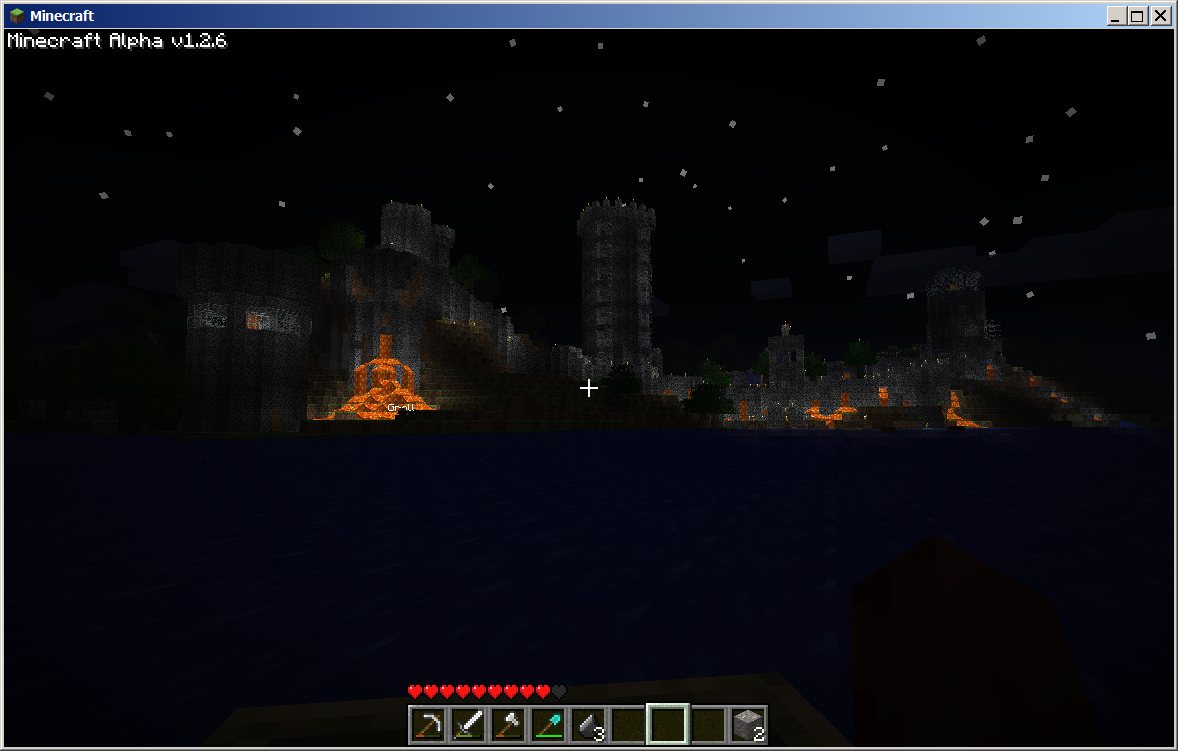Screen dimensions: 1178x751
Task: Close the Minecraft window
Action: pyautogui.click(x=1160, y=16)
